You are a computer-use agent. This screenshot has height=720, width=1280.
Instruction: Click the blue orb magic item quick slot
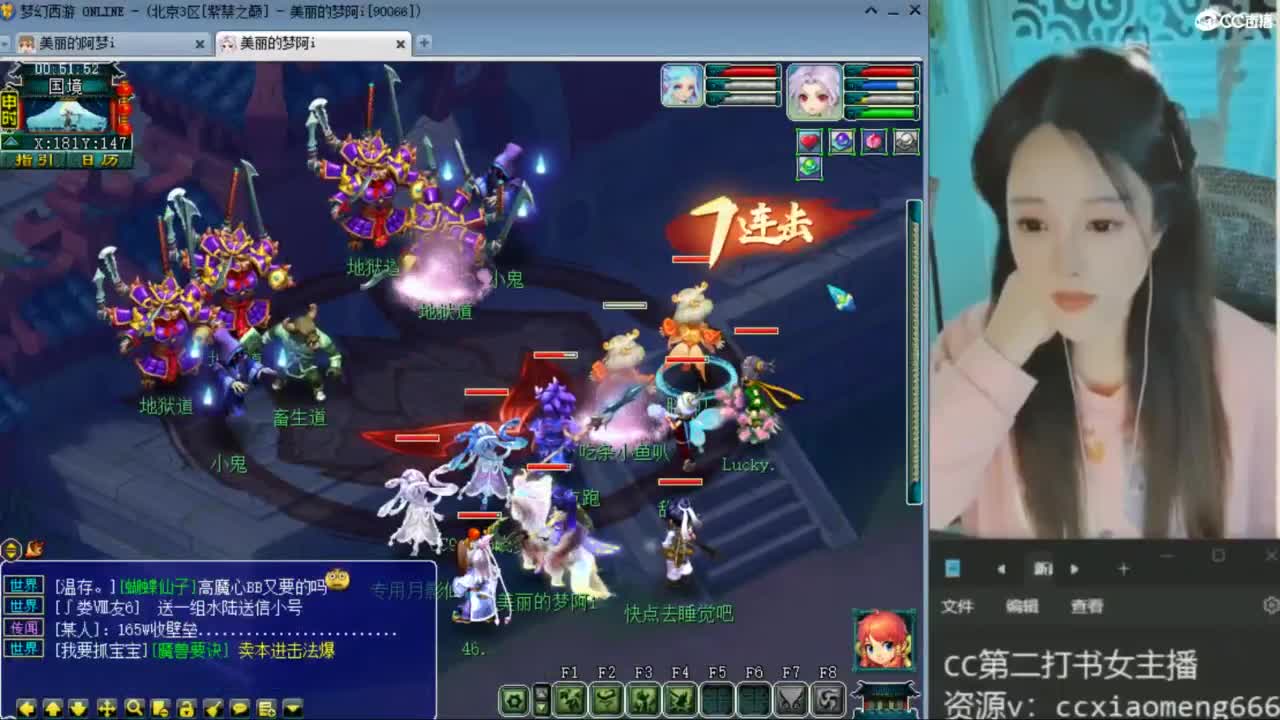(x=840, y=141)
